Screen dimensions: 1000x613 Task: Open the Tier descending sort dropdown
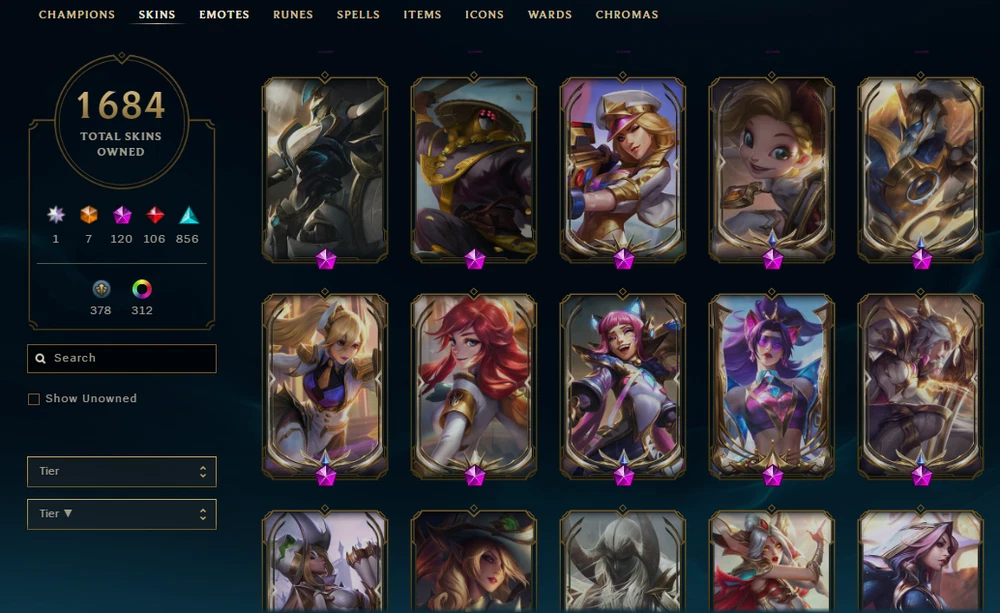tap(121, 514)
